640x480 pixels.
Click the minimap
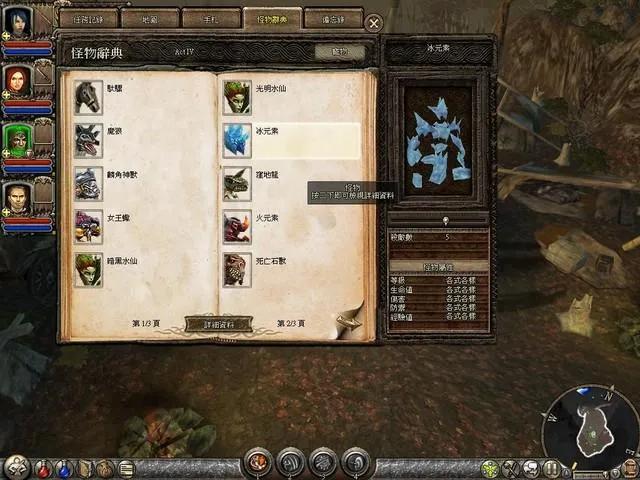590,428
